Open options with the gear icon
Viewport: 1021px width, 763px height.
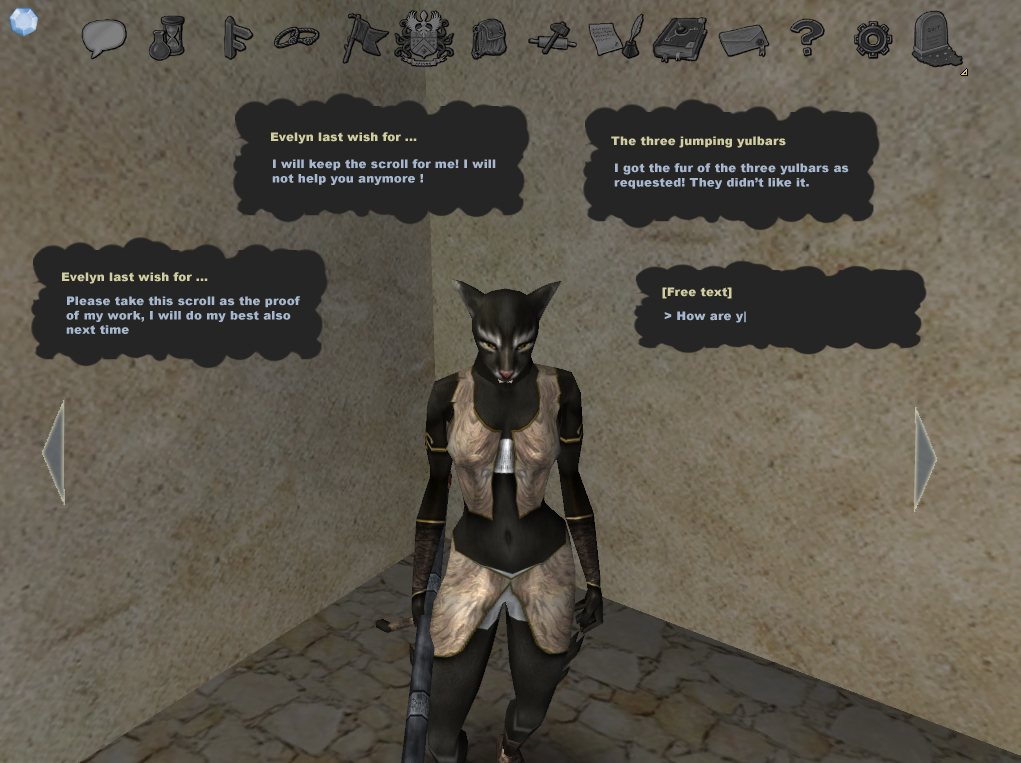(872, 39)
